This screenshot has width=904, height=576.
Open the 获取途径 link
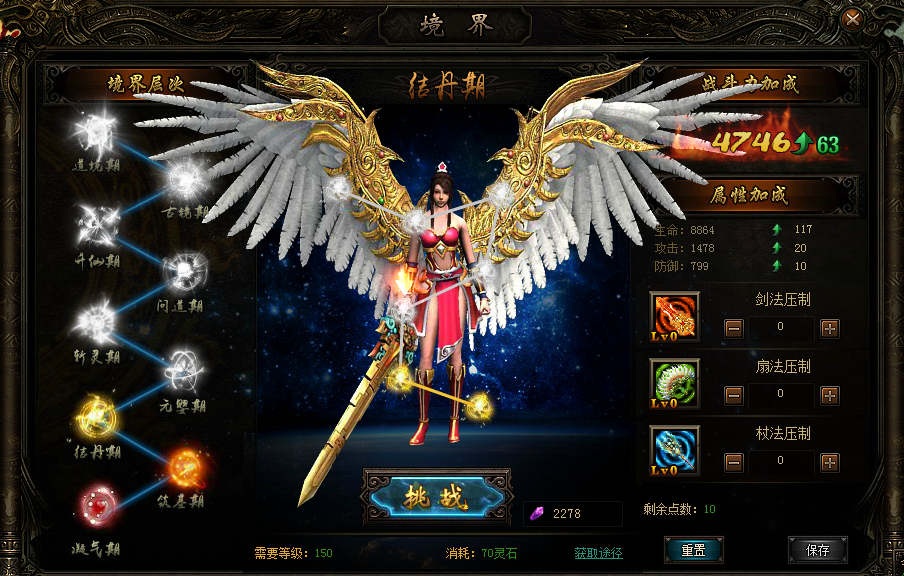coord(598,553)
